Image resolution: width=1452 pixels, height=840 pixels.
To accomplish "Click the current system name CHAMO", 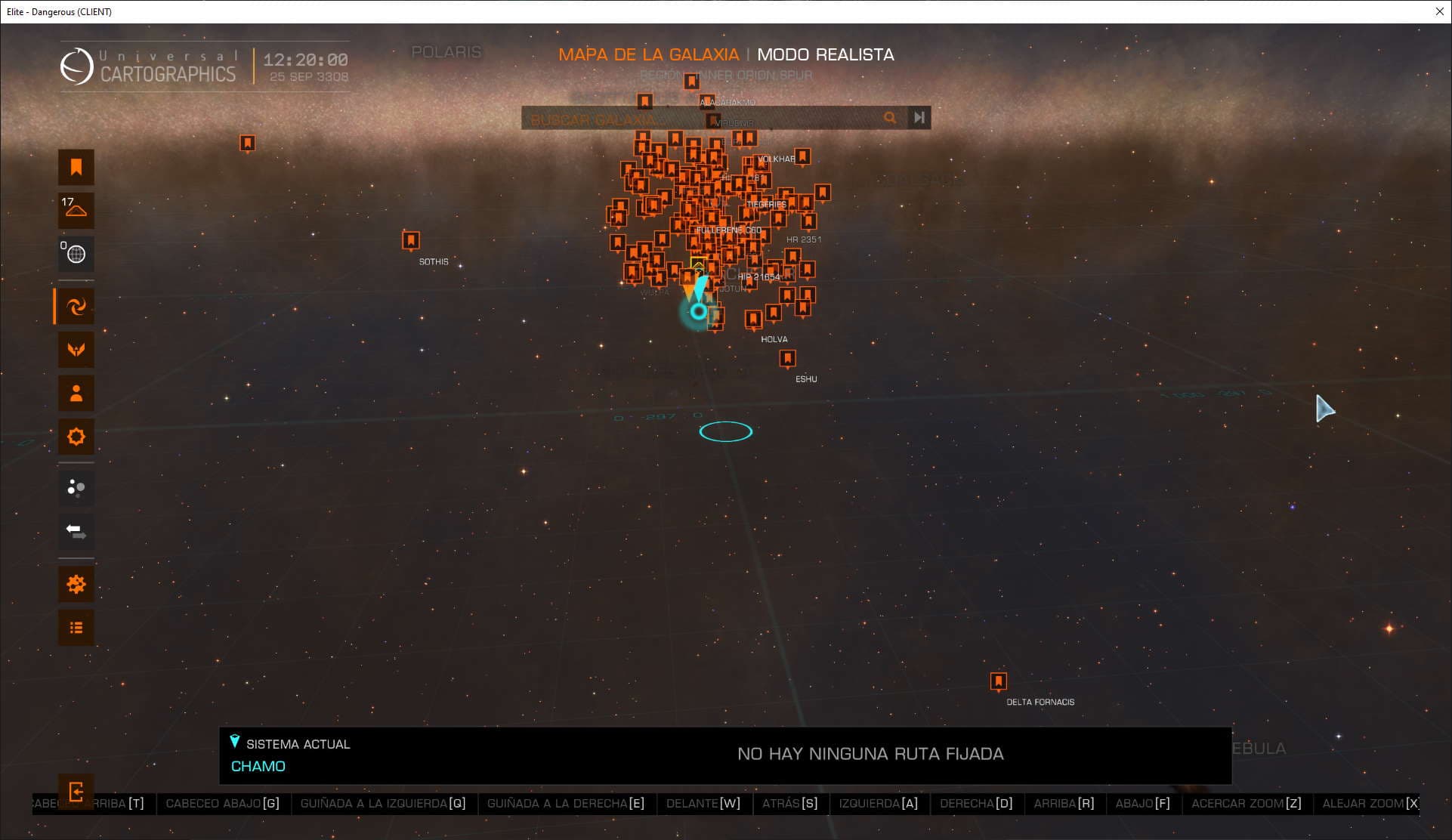I will coord(258,766).
